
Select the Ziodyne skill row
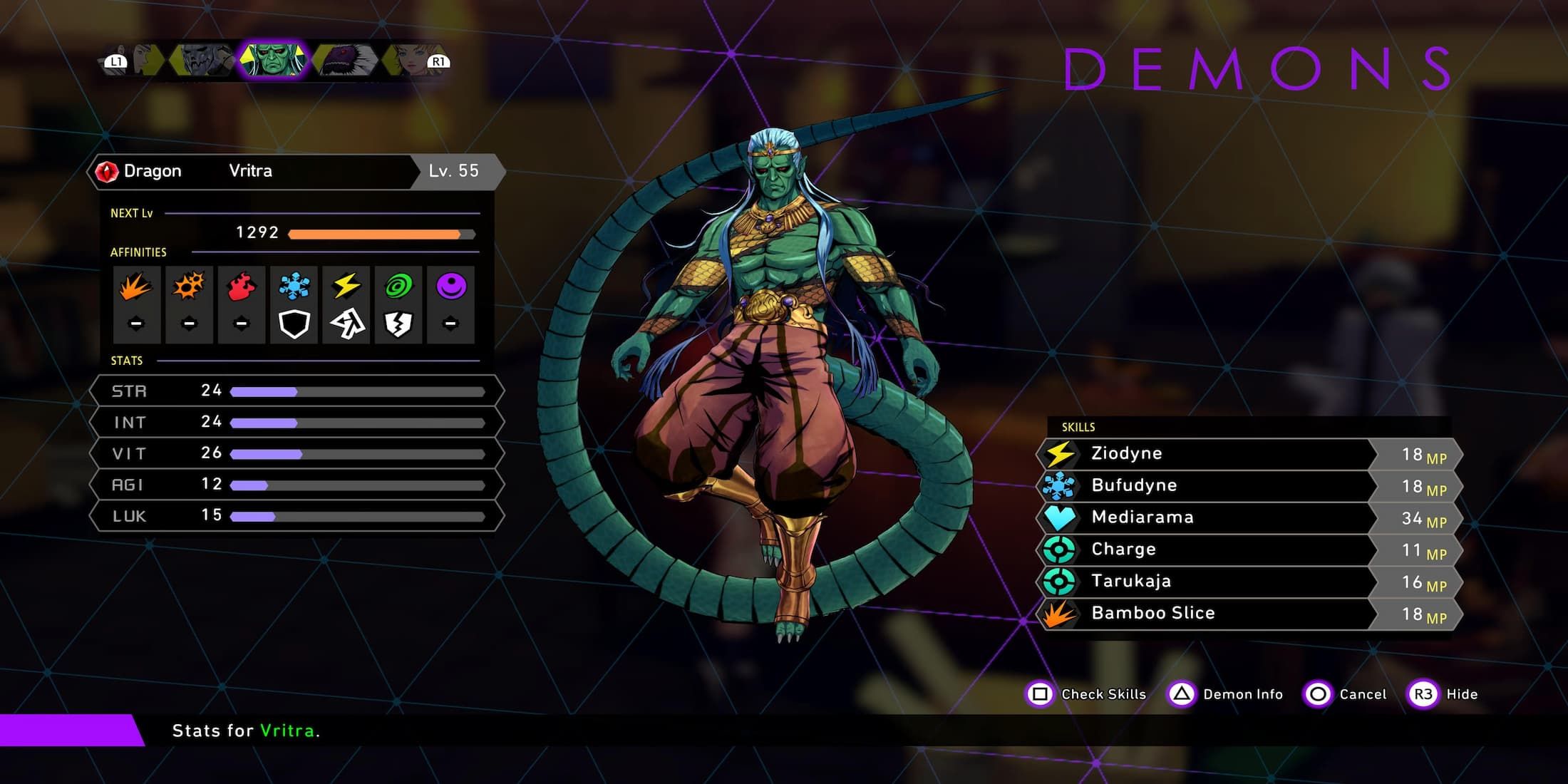point(1205,454)
